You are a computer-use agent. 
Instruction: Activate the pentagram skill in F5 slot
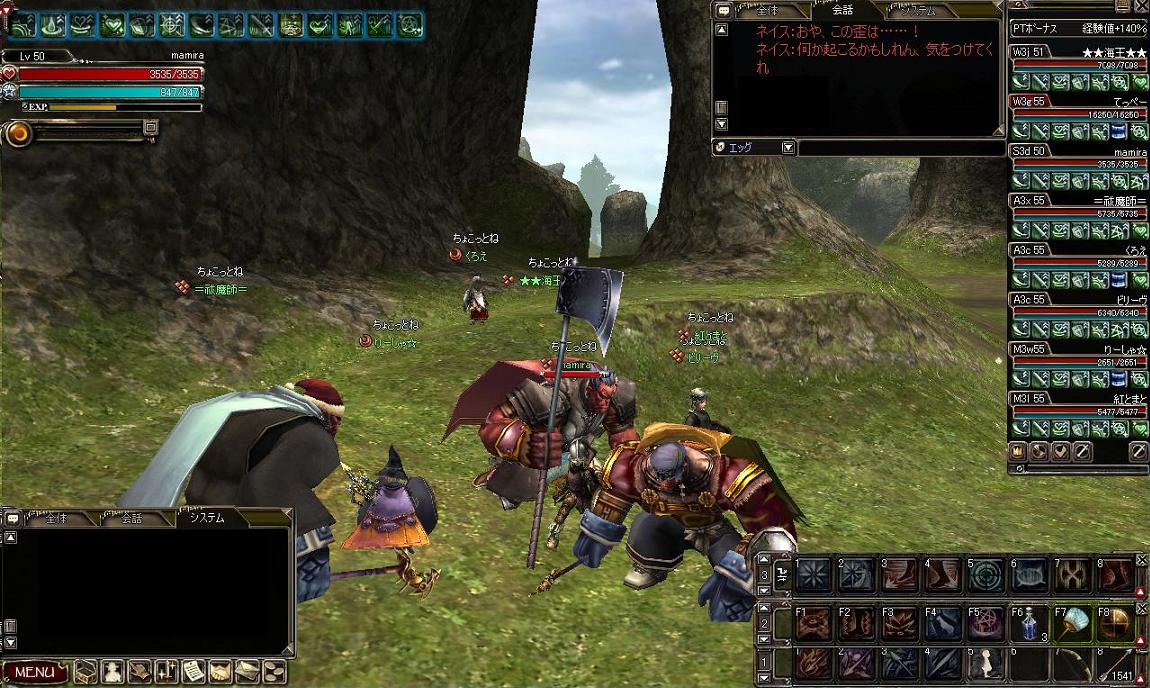point(984,624)
